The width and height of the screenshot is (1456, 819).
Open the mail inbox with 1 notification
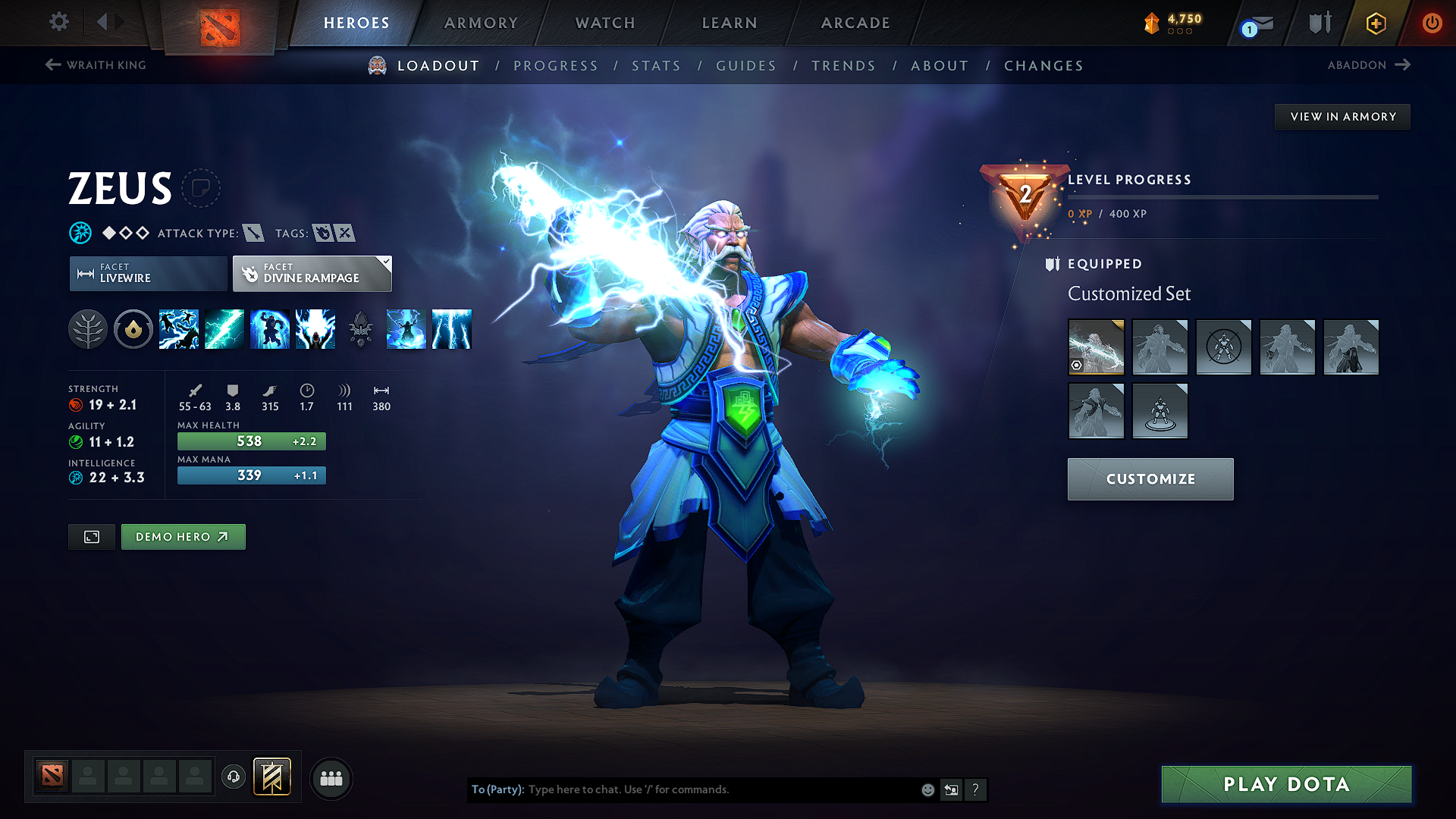[x=1250, y=23]
